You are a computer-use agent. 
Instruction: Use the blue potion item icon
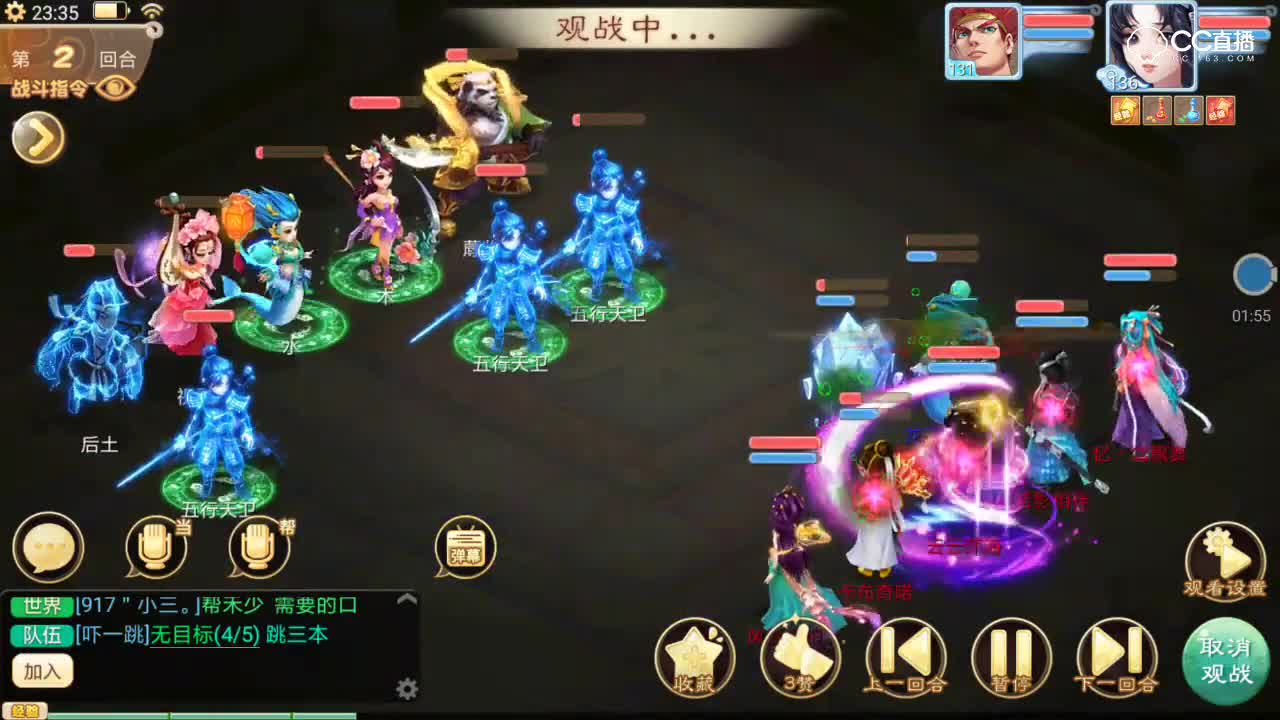(x=1188, y=110)
